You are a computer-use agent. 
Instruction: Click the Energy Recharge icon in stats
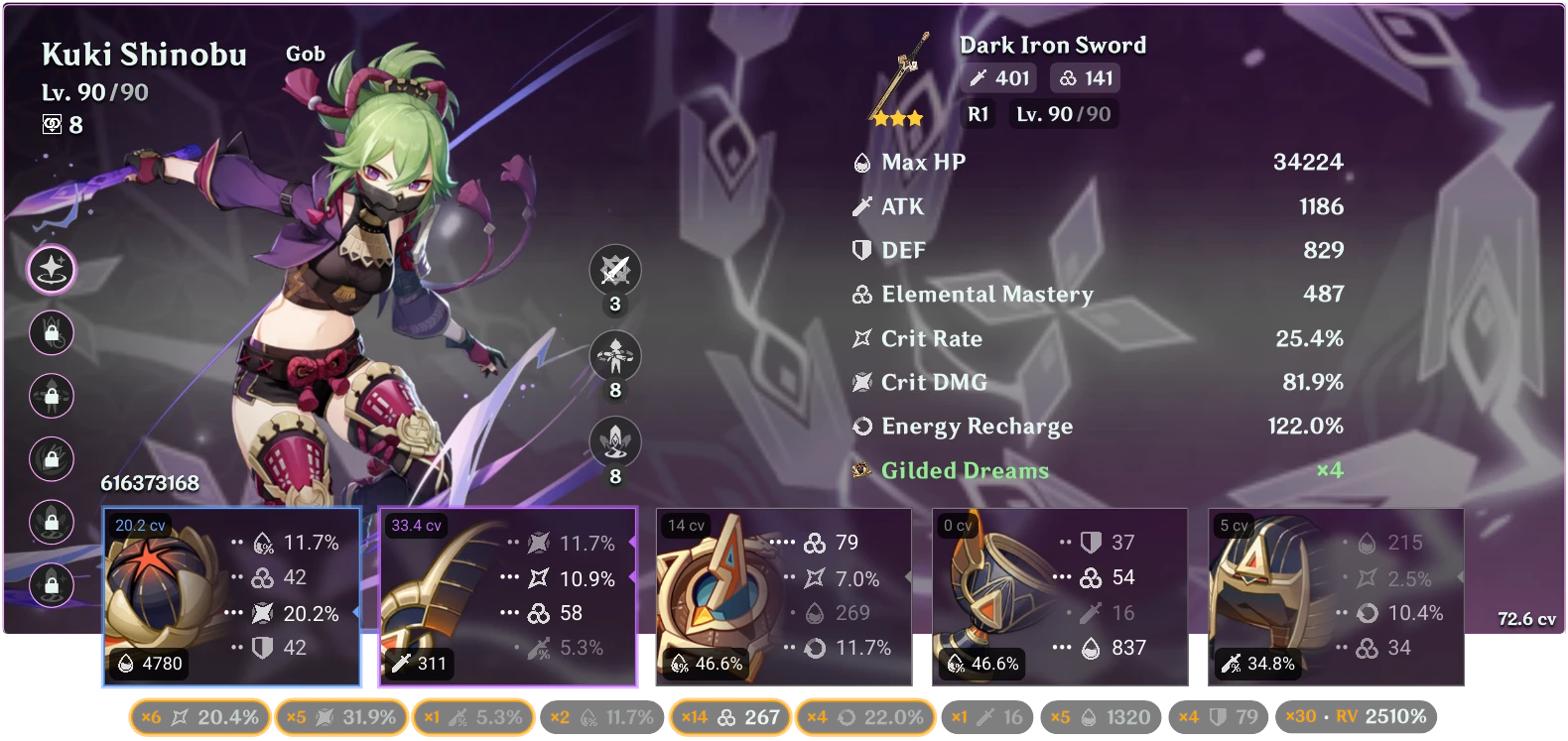(x=860, y=427)
